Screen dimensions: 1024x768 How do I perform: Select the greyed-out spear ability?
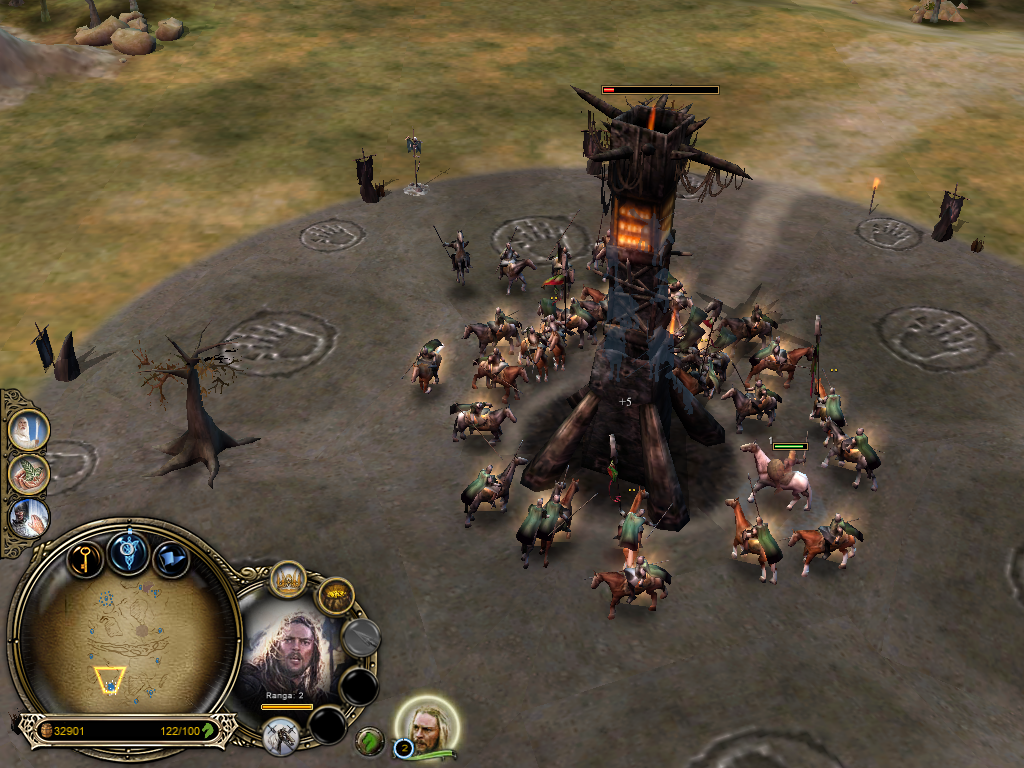coord(360,636)
